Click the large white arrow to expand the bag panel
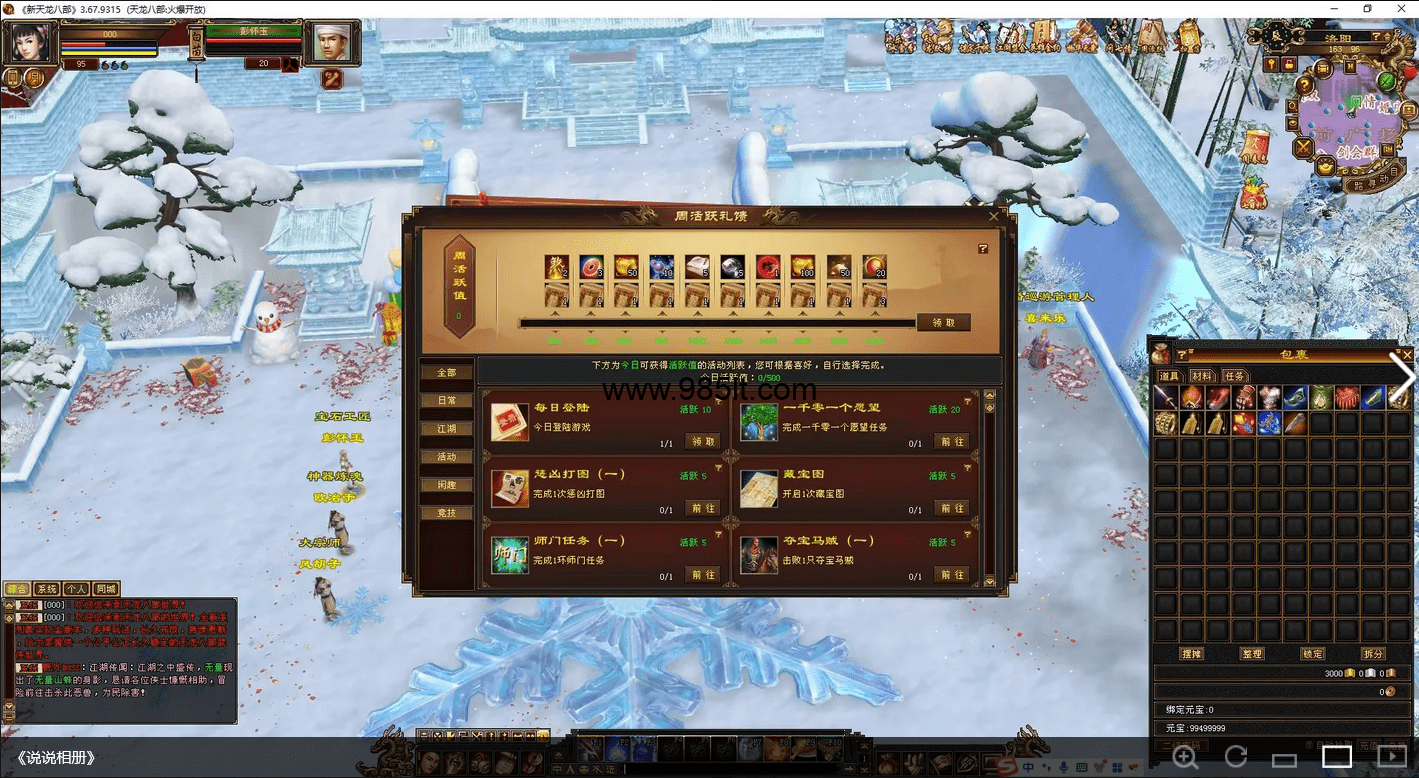This screenshot has width=1419, height=778. coord(1404,375)
